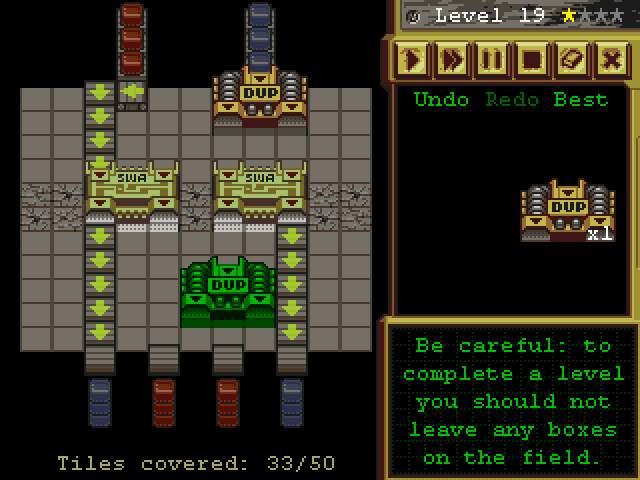Select the green DUP machine on the board

(227, 291)
